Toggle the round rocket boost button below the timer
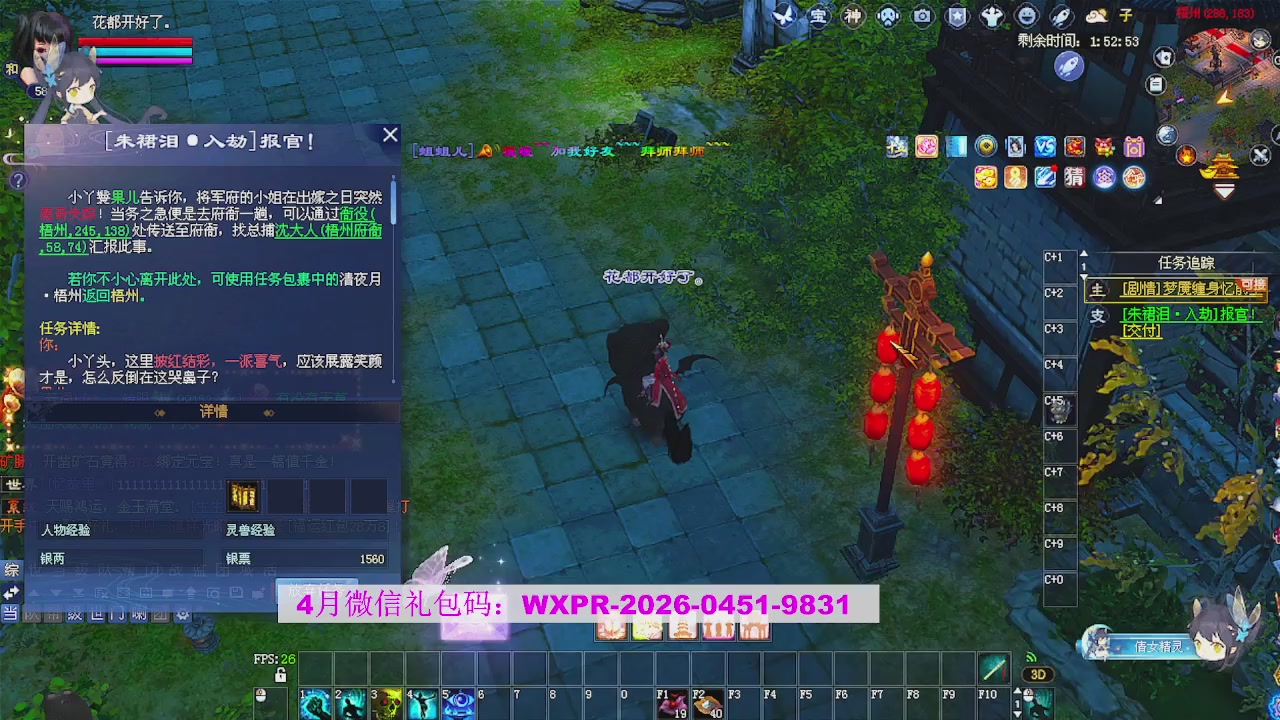 click(1070, 63)
